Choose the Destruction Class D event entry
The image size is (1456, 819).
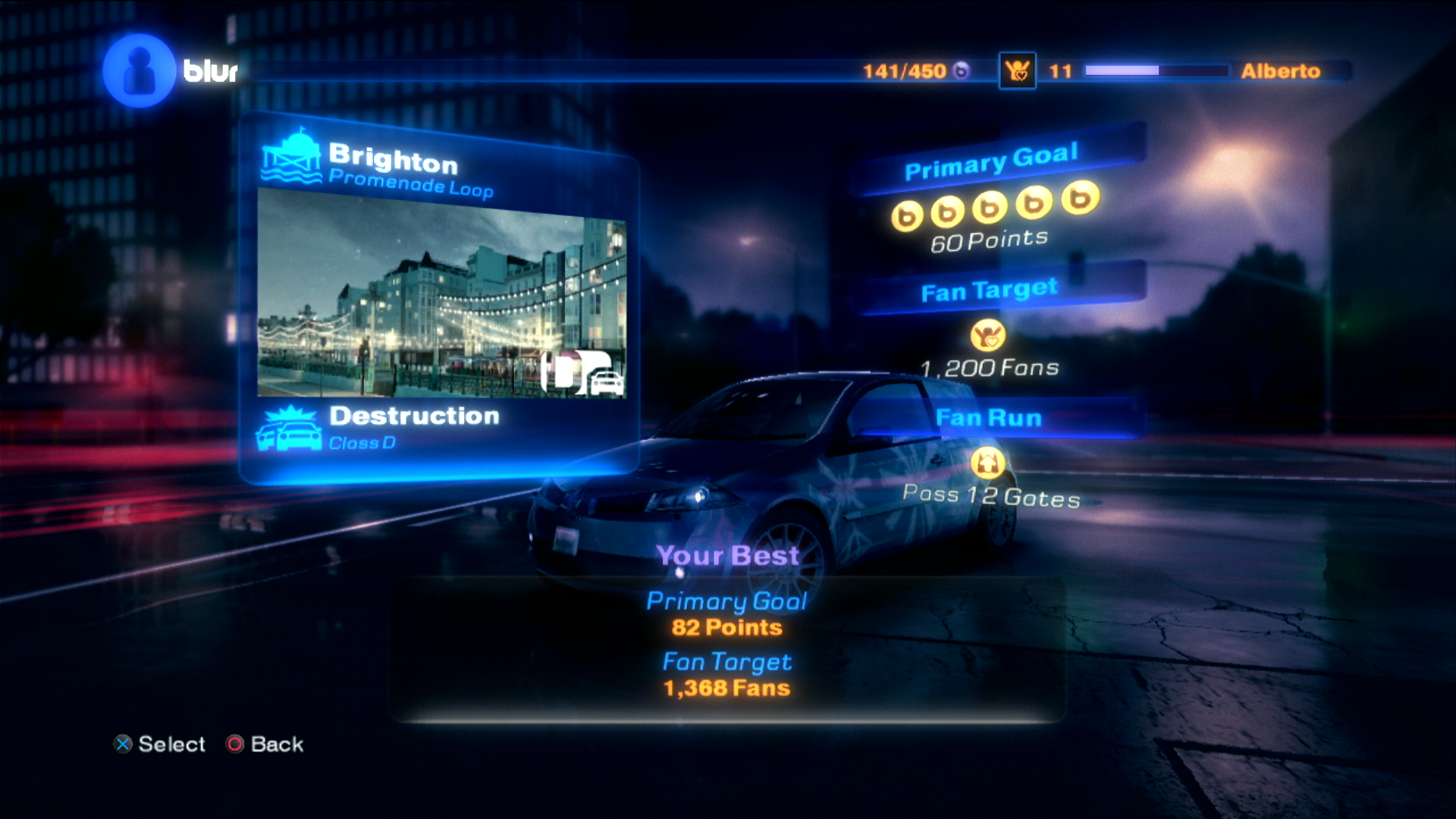point(413,427)
